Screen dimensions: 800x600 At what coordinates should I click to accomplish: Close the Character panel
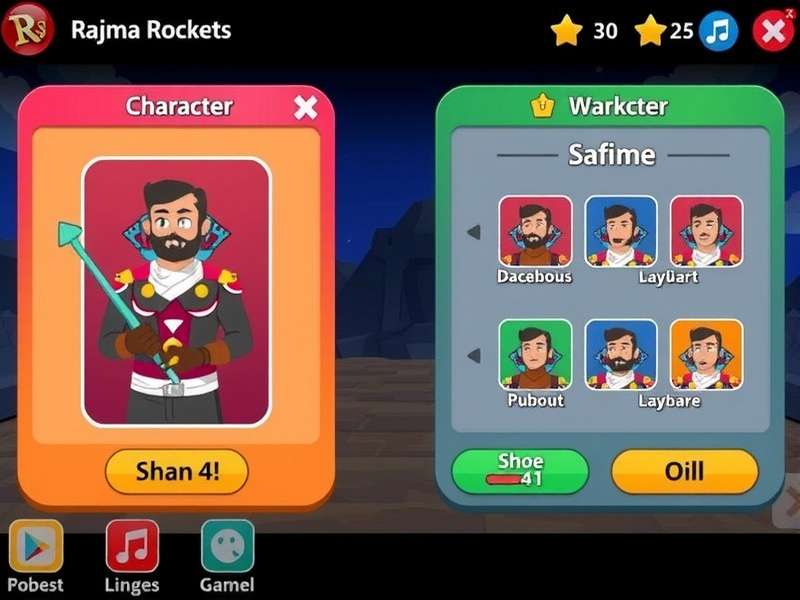(306, 108)
